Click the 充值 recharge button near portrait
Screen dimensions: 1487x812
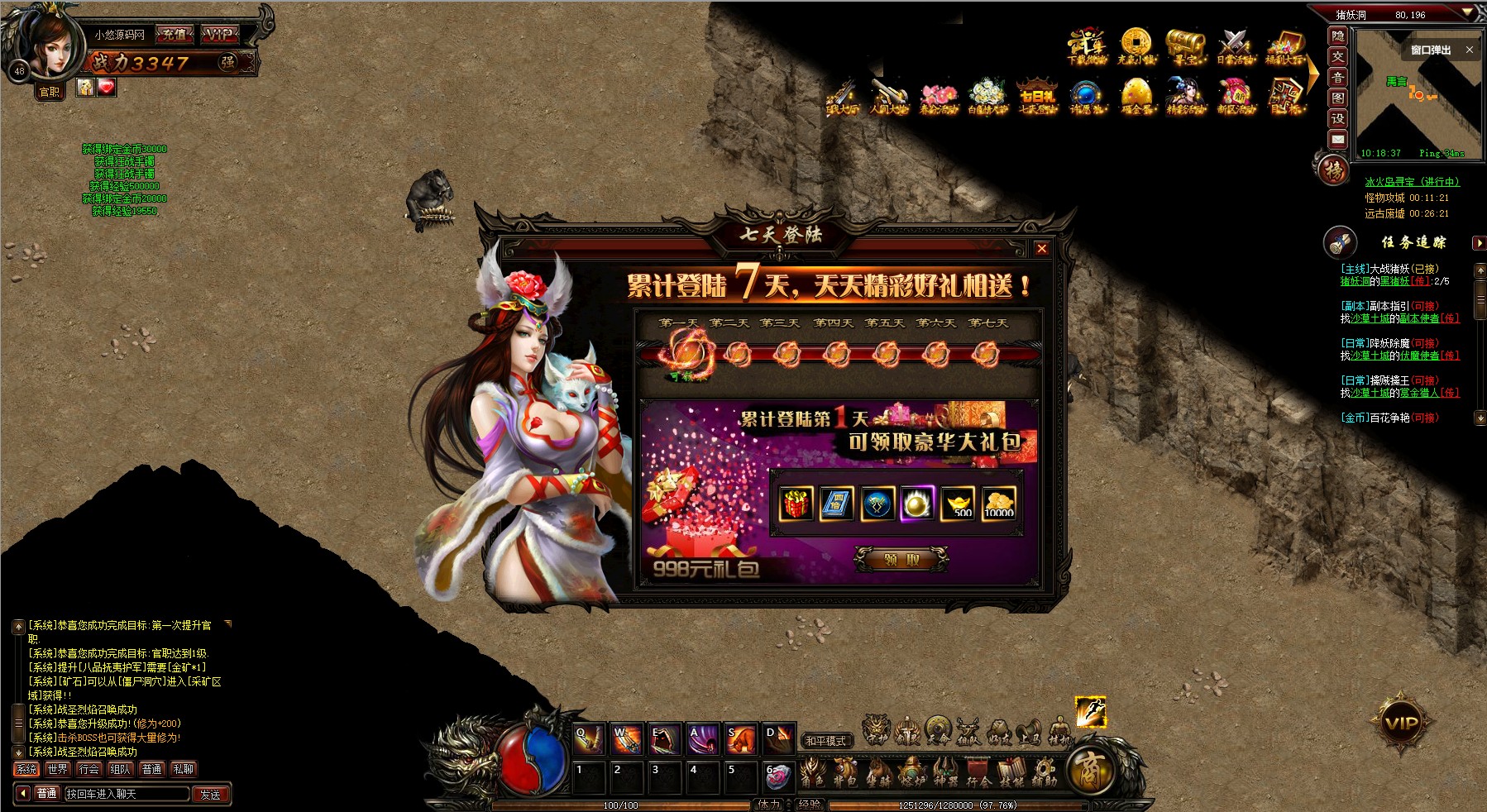[x=175, y=35]
